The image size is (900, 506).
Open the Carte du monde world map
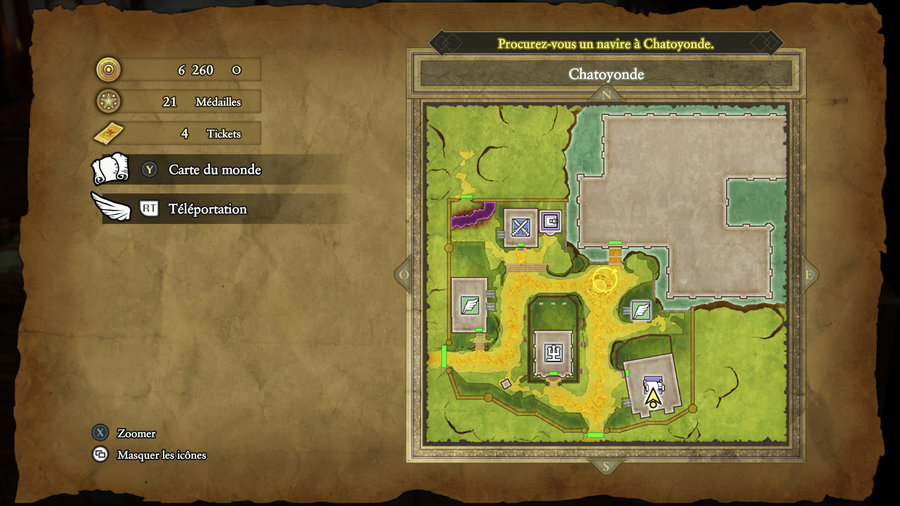click(214, 170)
